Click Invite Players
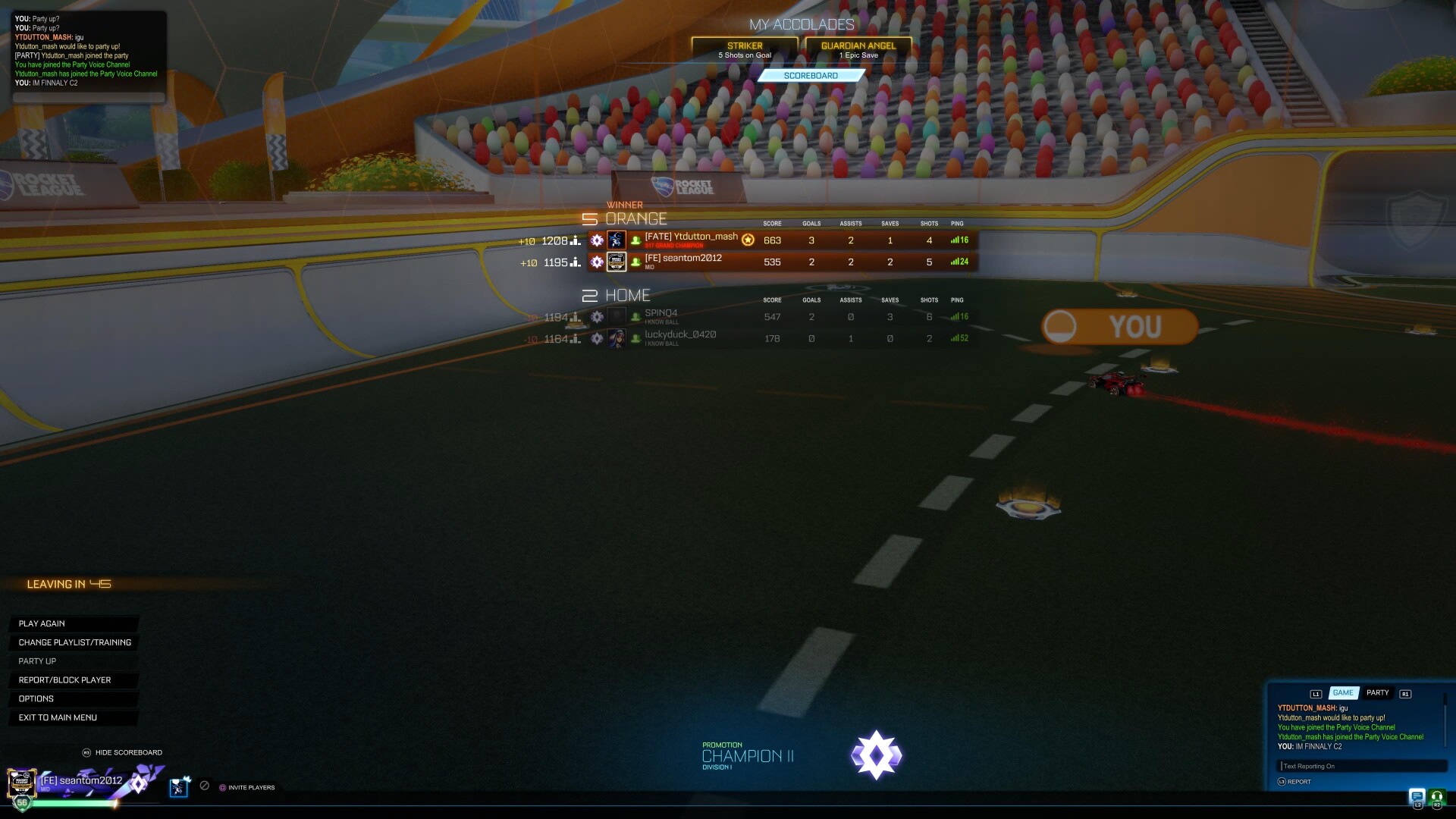 [251, 788]
